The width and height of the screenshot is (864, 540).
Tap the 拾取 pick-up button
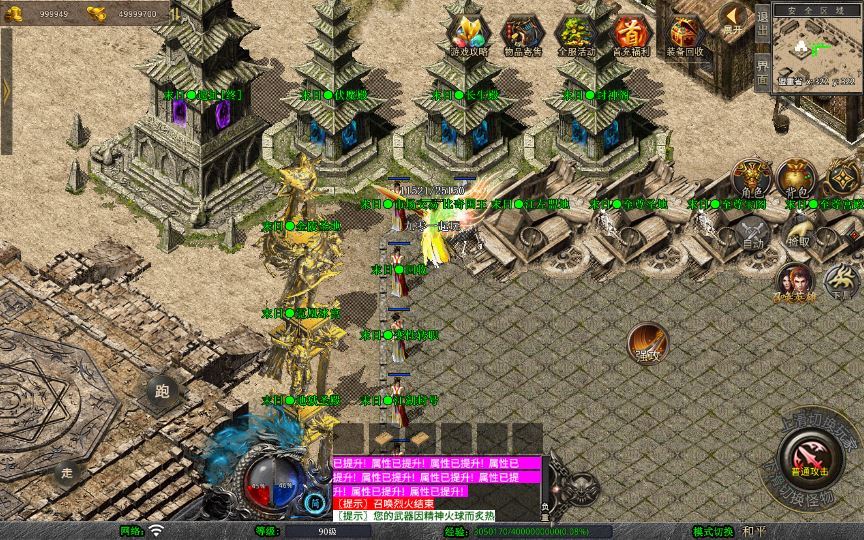coord(797,232)
